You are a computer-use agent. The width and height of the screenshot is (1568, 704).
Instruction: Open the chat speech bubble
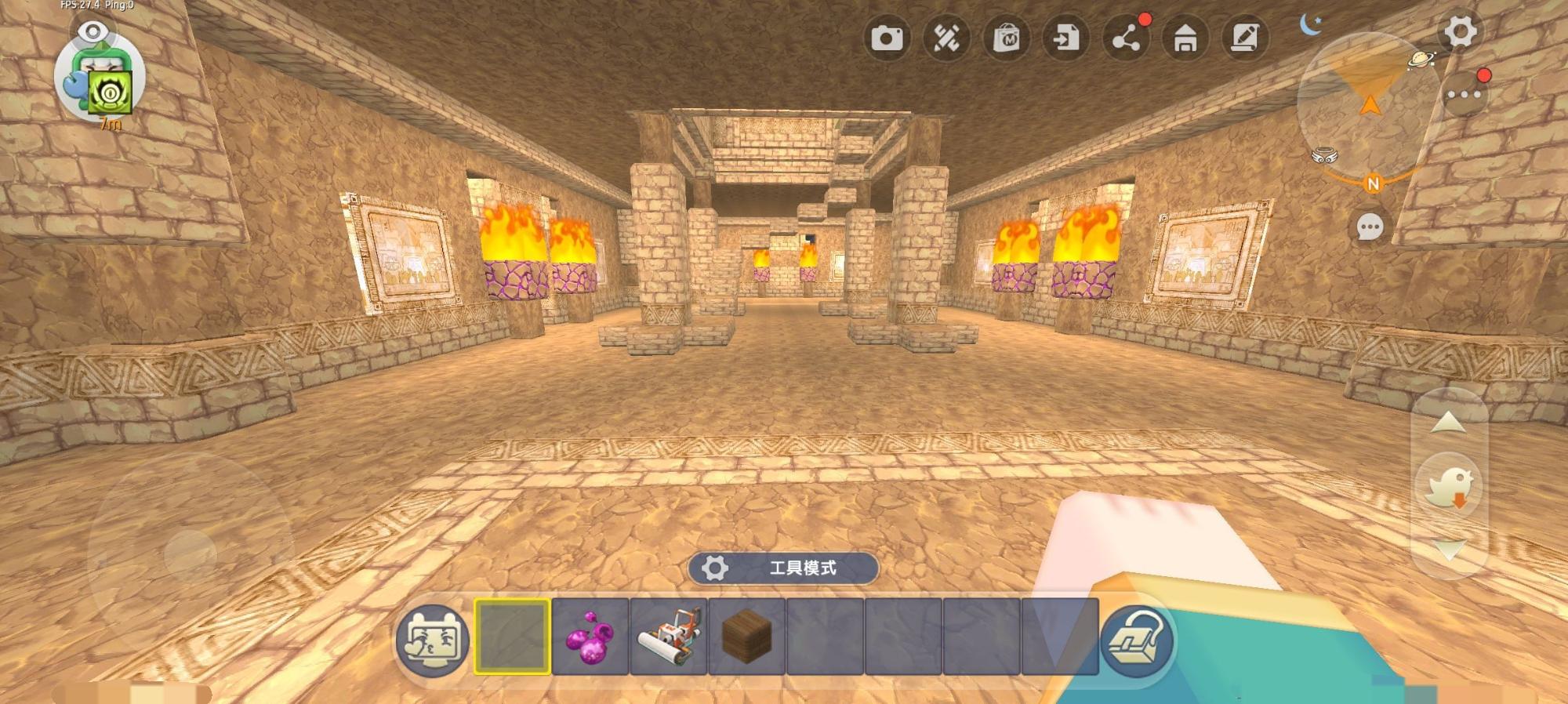(x=1370, y=227)
